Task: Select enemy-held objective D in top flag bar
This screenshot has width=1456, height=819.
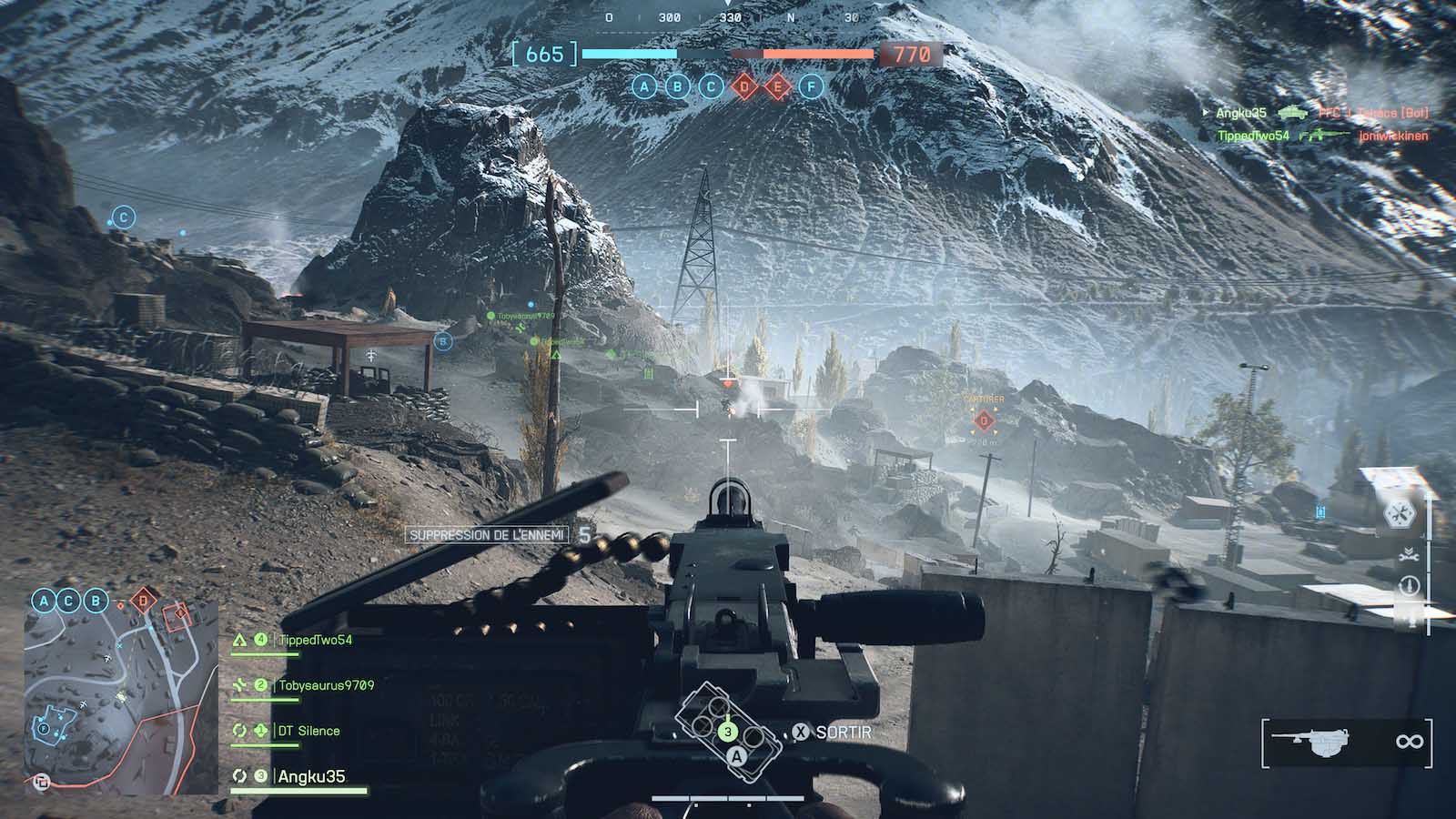Action: pyautogui.click(x=744, y=86)
